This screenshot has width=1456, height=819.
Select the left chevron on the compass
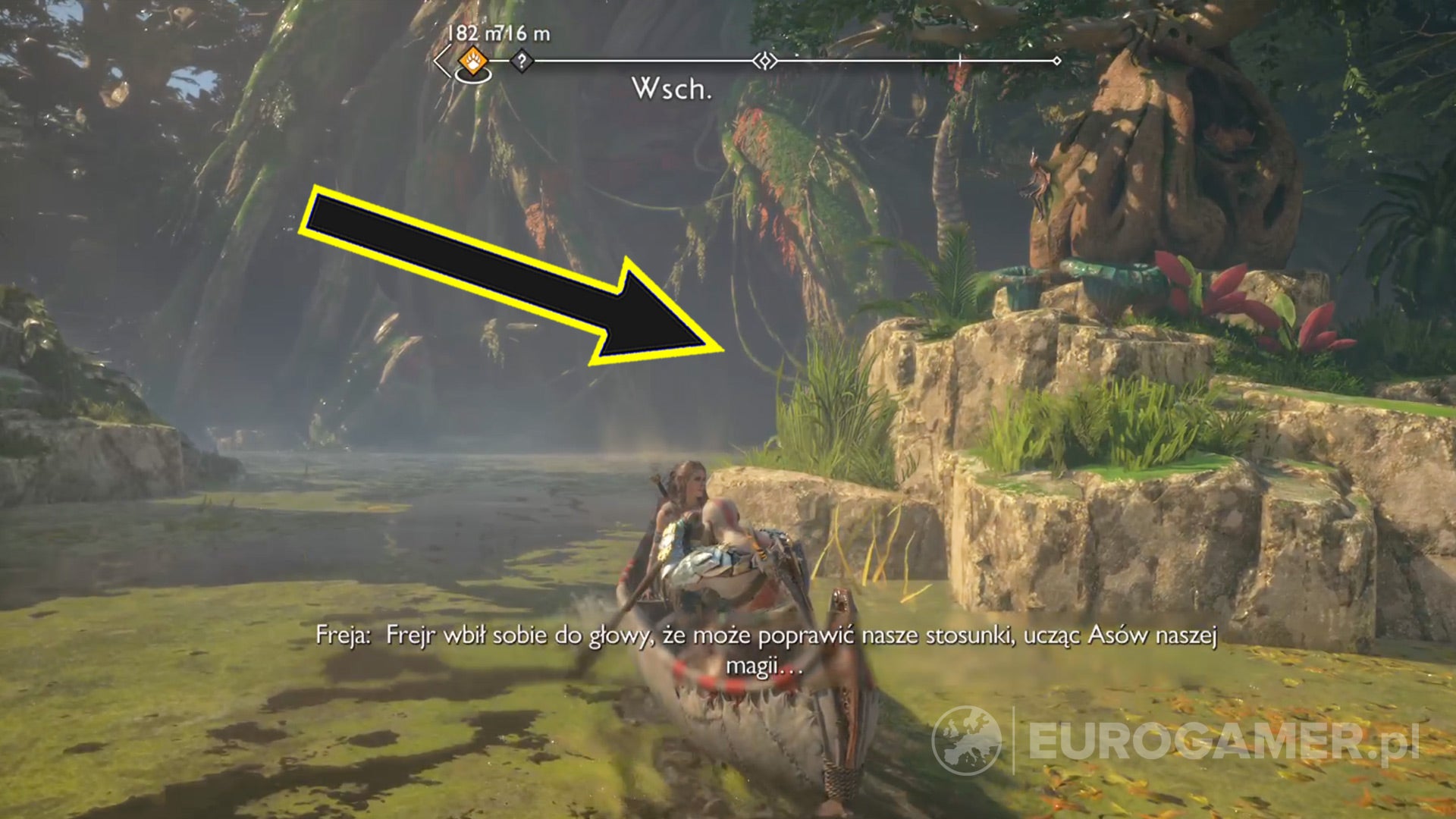pos(440,59)
